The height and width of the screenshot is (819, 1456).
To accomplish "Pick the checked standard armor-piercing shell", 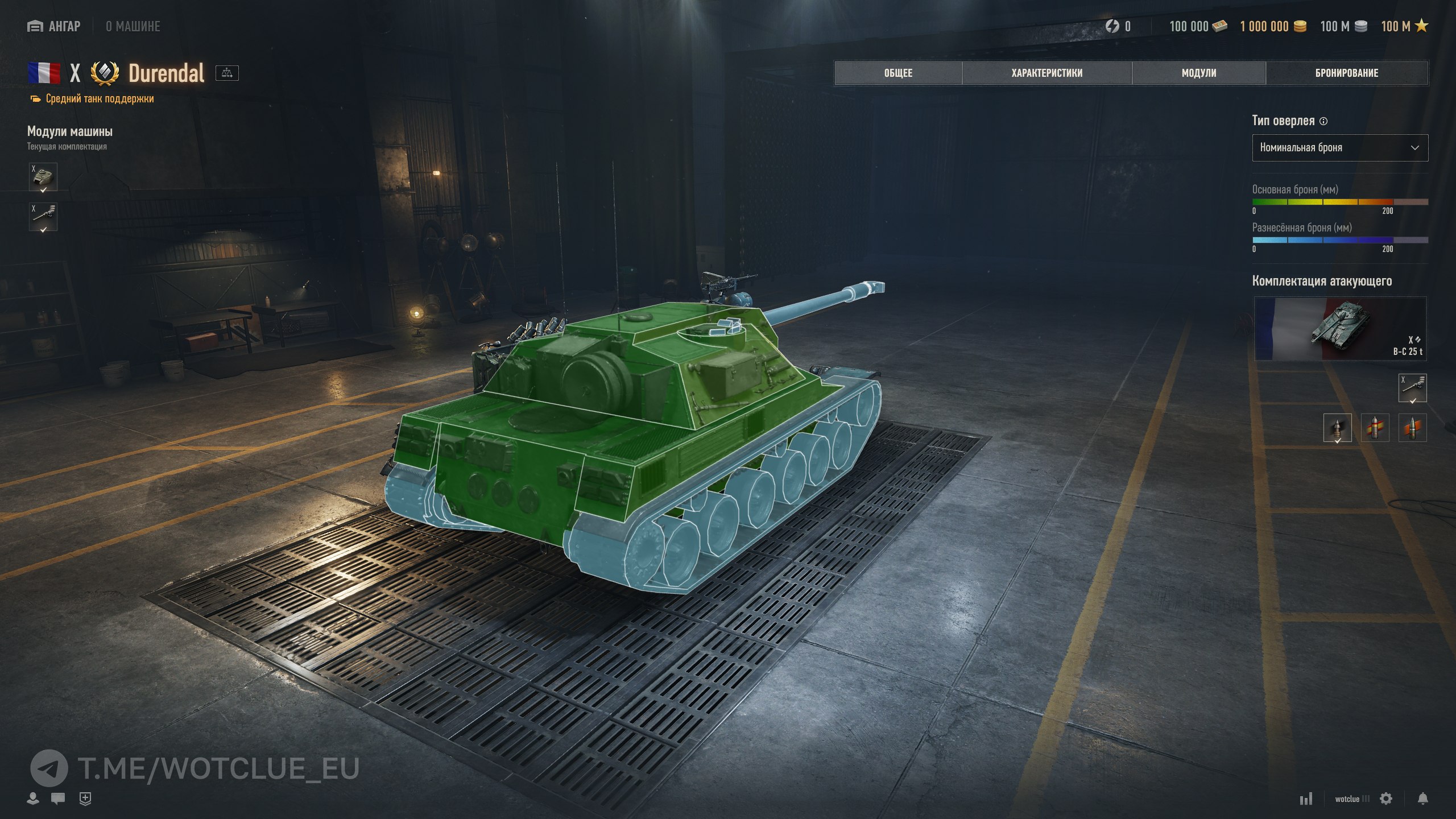I will pos(1337,428).
